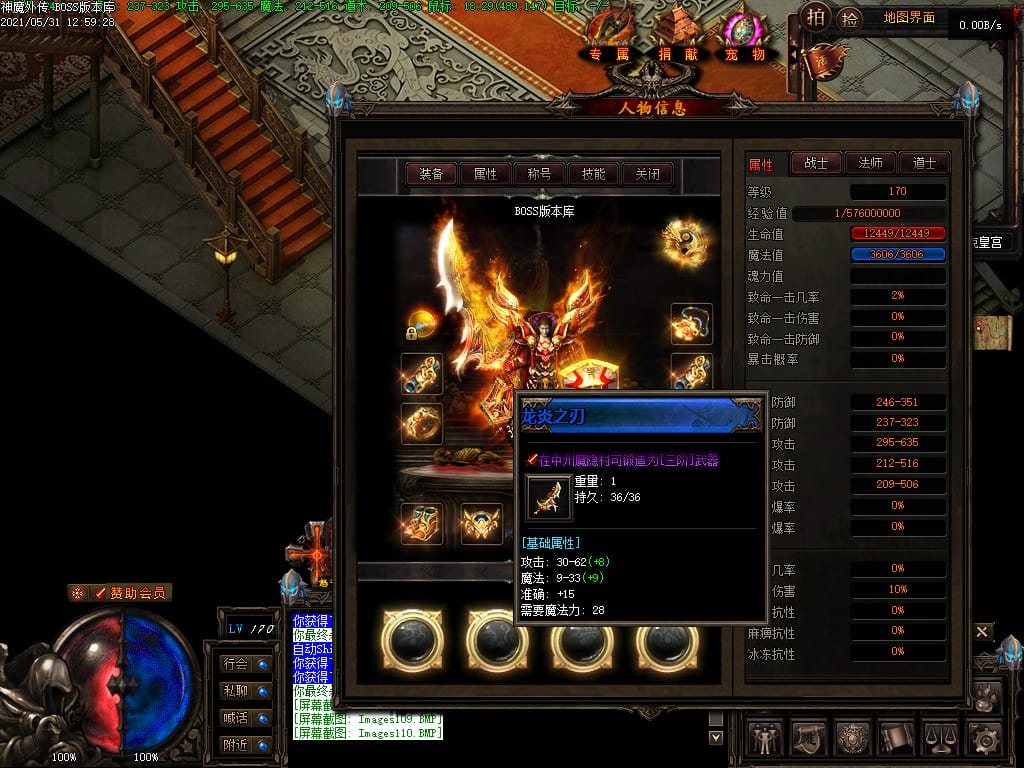Toggle the 捡 pickup round button

point(849,17)
